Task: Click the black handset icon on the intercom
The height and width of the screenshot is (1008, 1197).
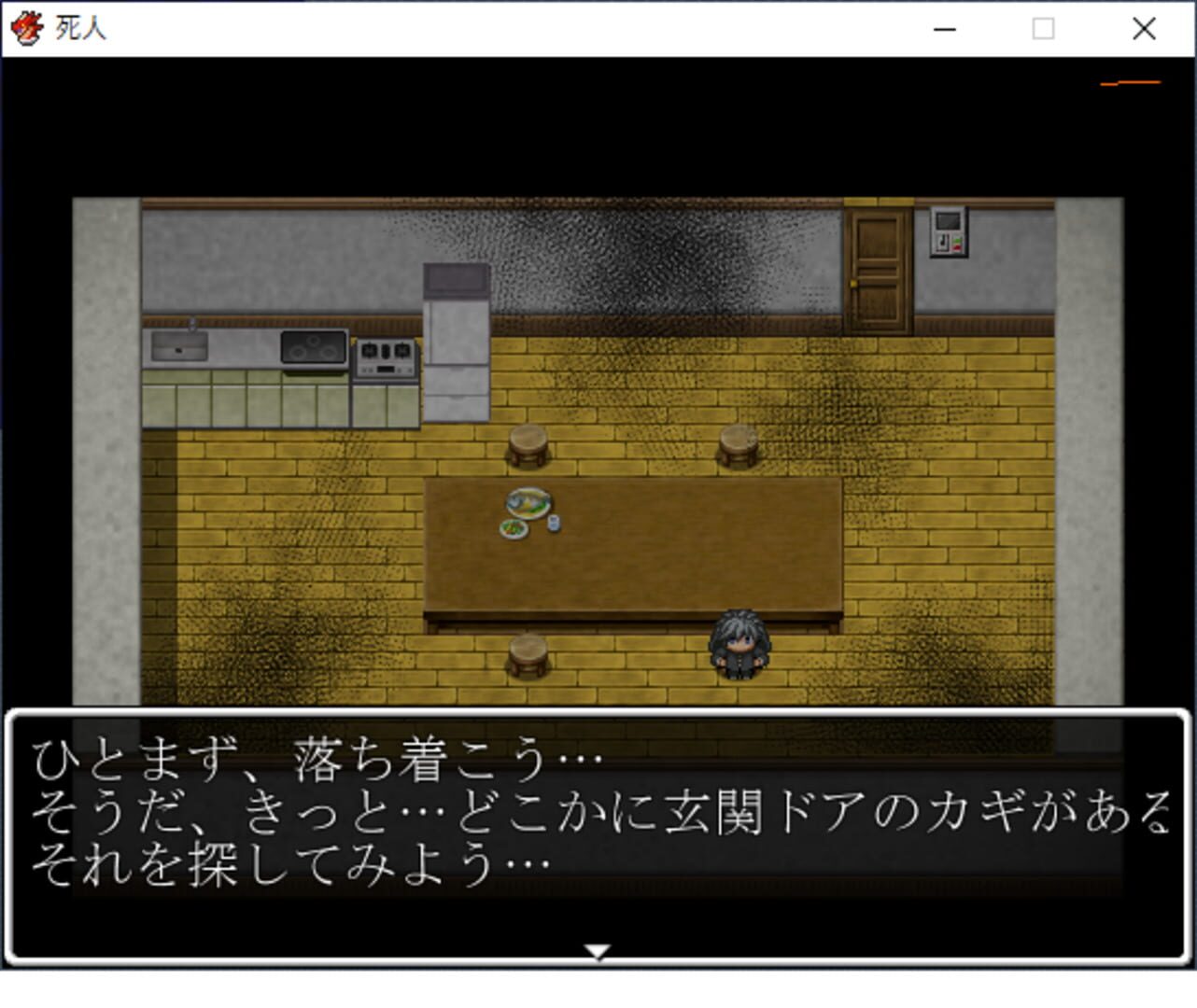Action: pos(942,243)
